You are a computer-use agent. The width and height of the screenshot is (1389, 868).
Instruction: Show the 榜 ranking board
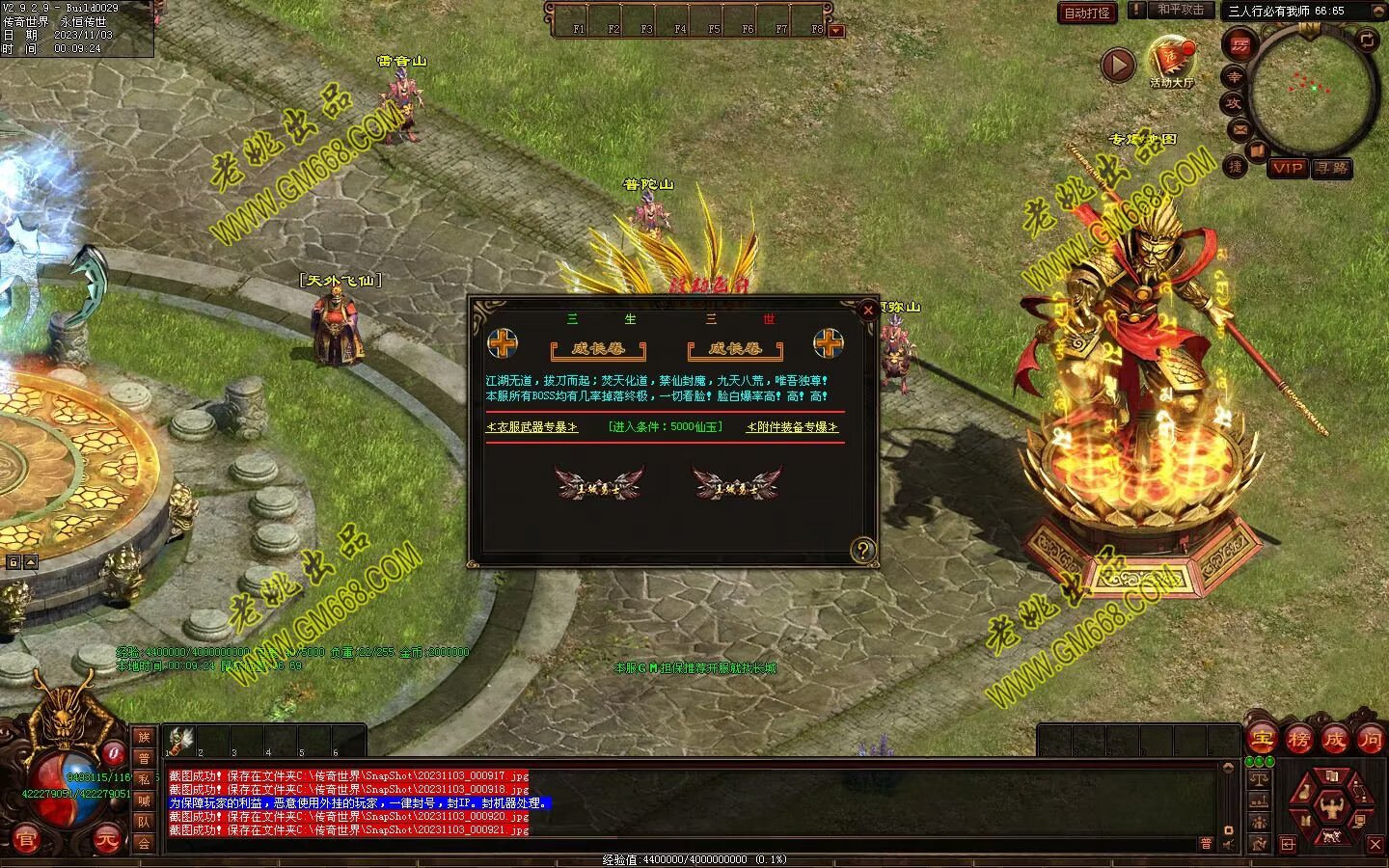pyautogui.click(x=1298, y=740)
